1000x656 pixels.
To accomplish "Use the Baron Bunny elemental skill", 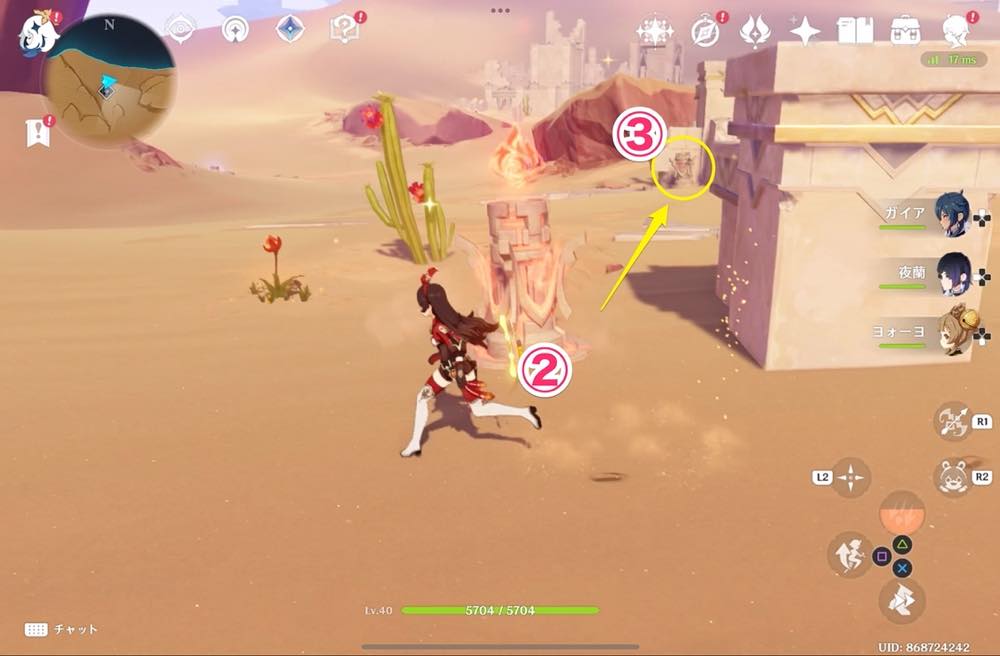I will (952, 477).
